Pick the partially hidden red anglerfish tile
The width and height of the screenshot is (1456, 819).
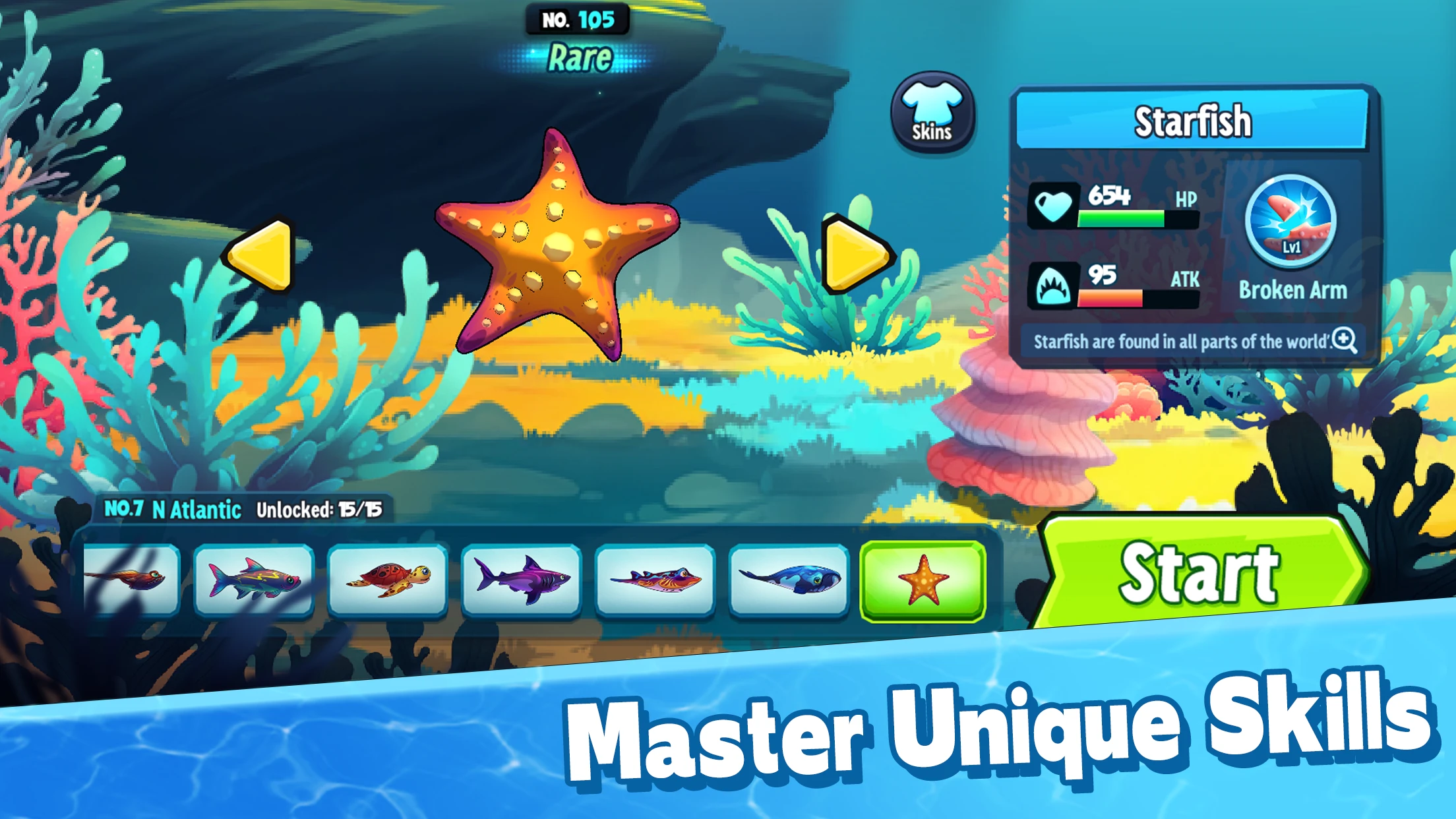(132, 580)
